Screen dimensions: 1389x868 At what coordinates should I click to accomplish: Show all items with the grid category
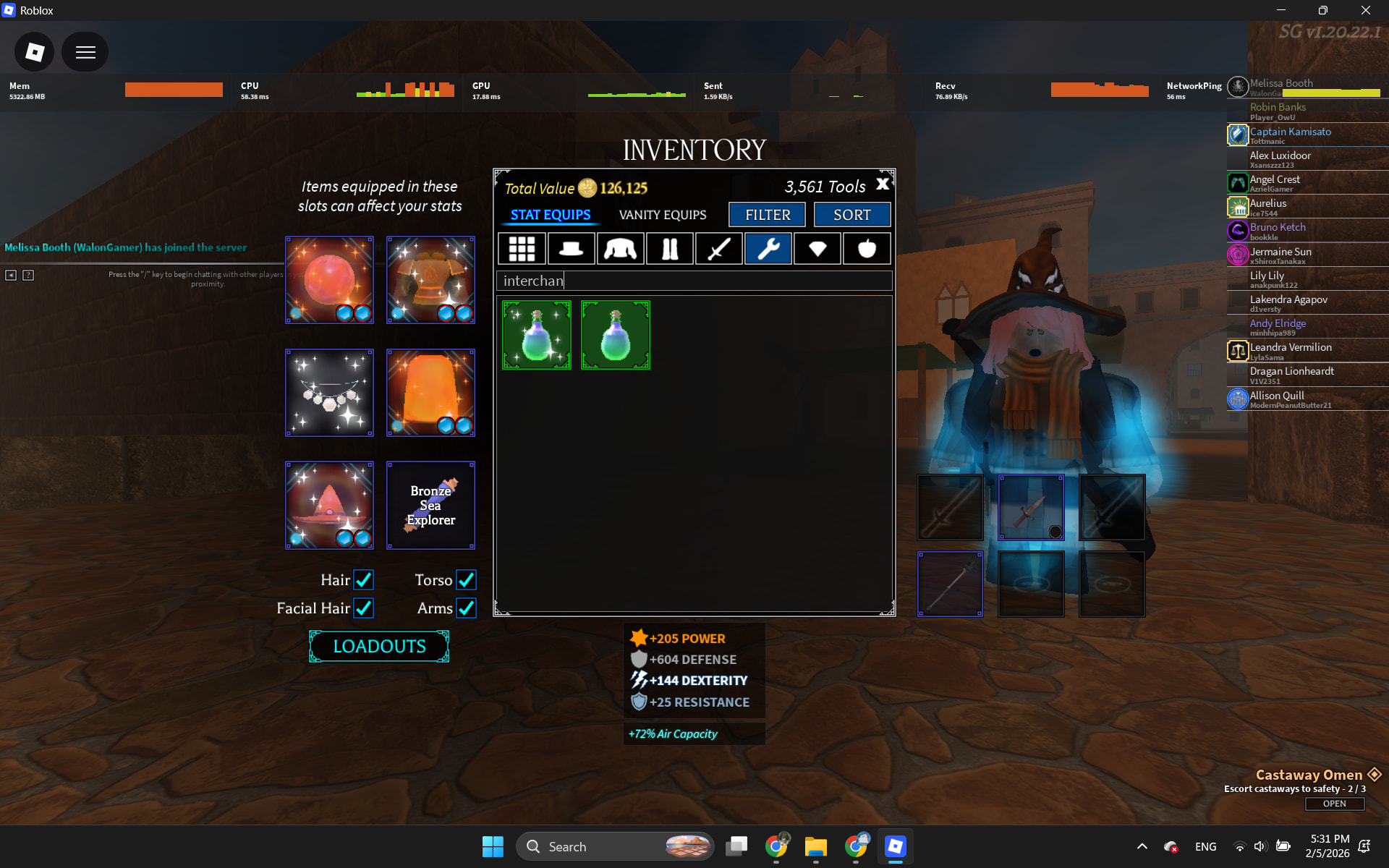tap(522, 249)
